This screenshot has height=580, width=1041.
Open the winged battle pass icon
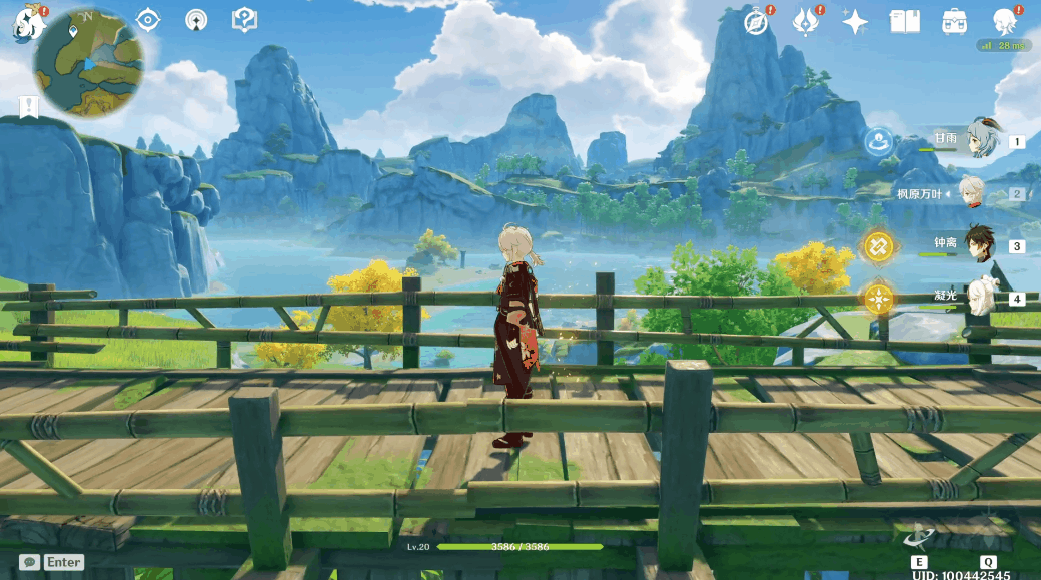point(806,21)
